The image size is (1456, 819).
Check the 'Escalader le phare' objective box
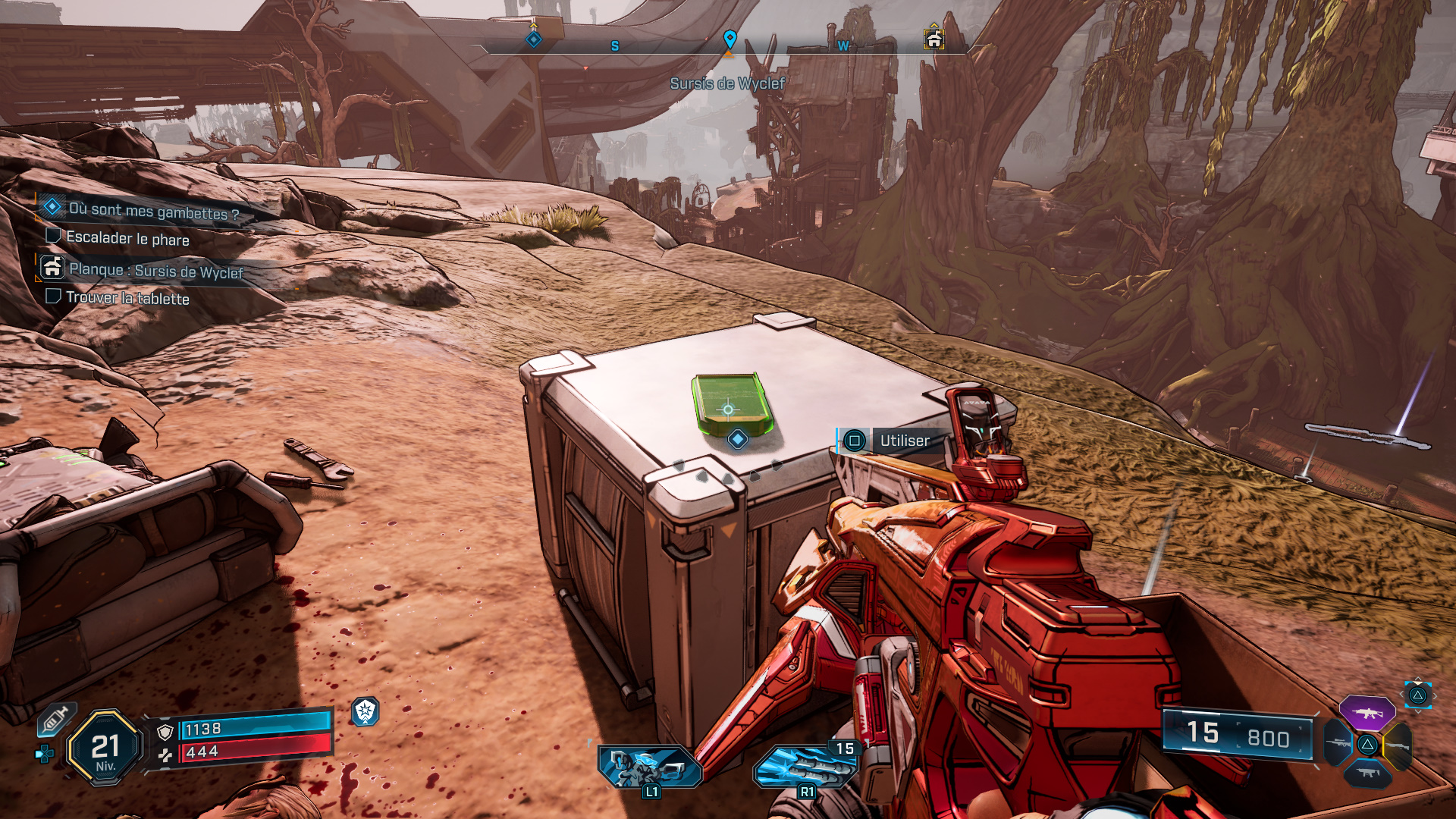(53, 237)
